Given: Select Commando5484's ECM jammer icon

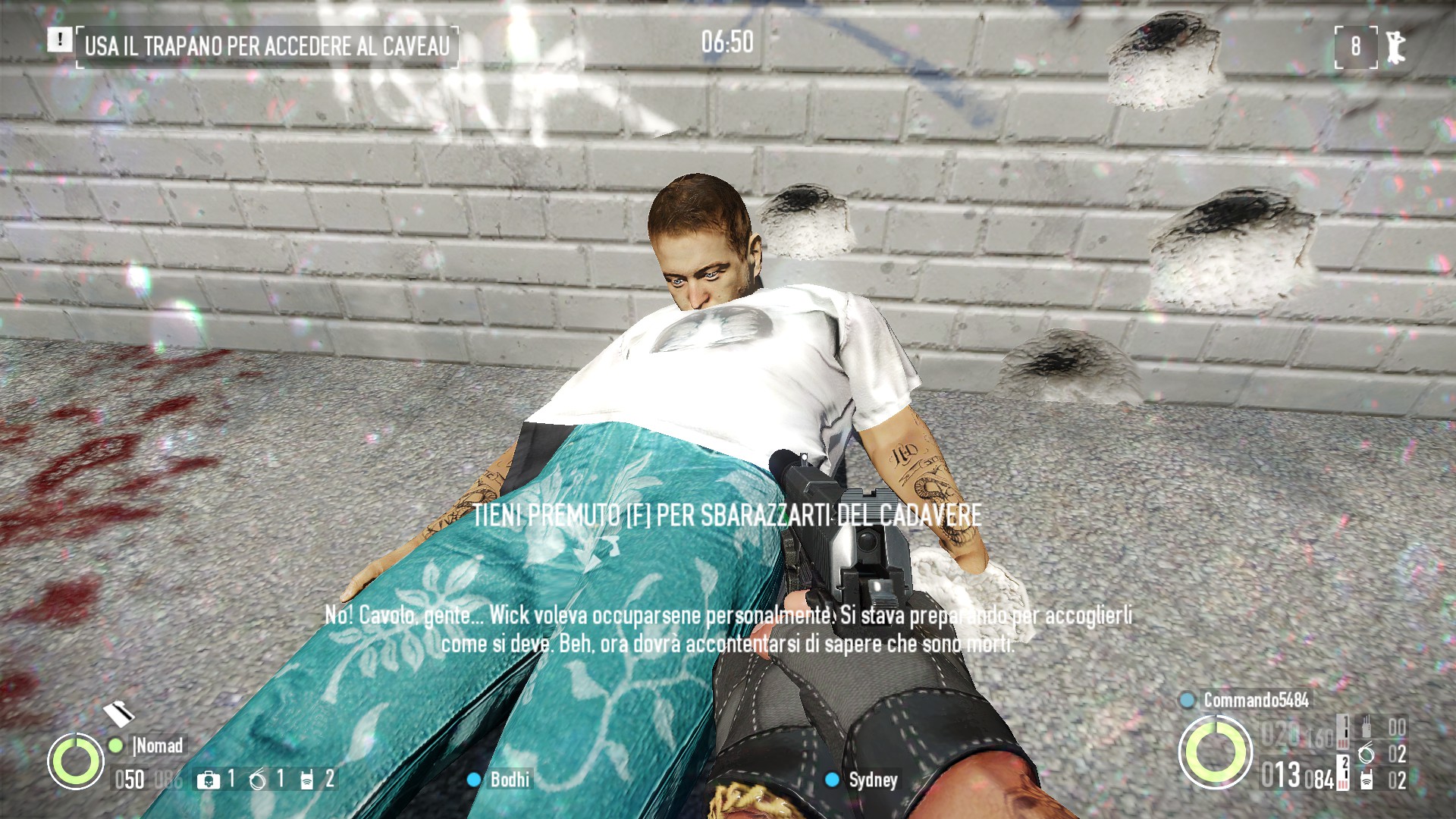Looking at the screenshot, I should pos(1366,780).
